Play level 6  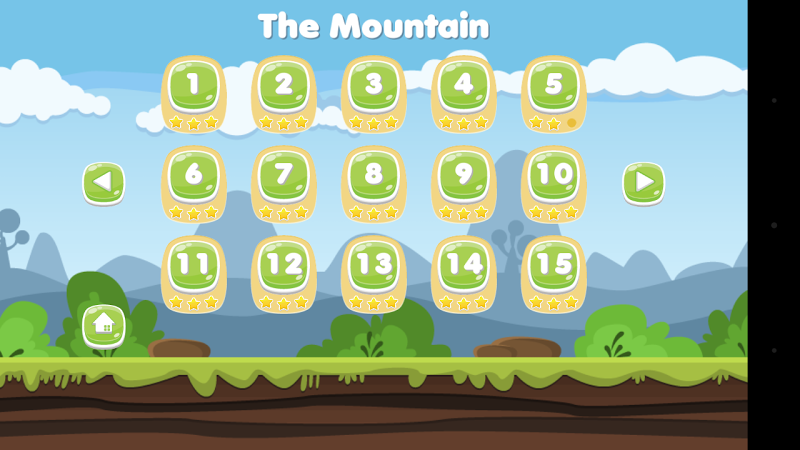click(194, 178)
